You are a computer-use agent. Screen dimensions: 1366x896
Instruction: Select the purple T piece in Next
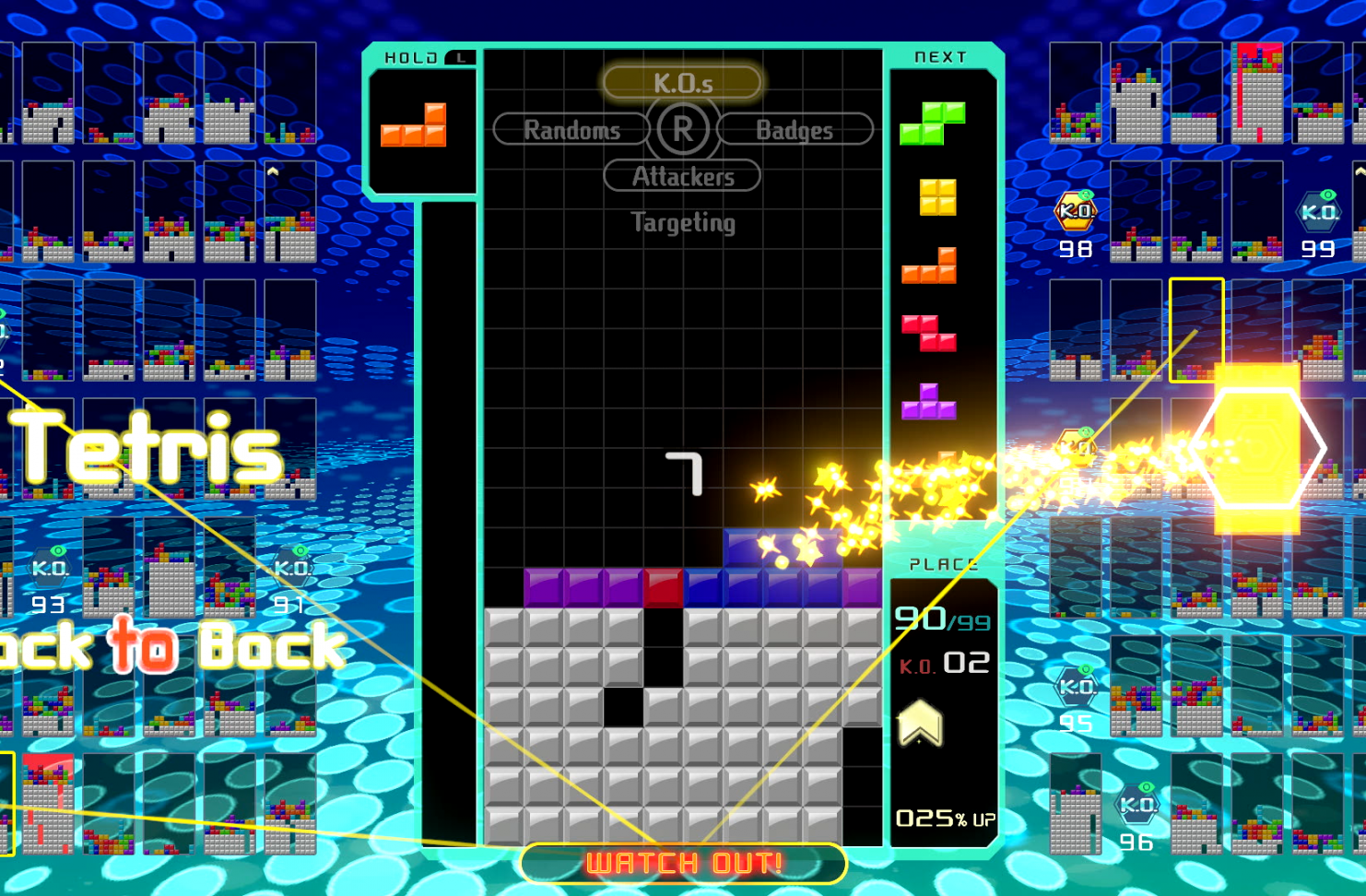click(x=928, y=403)
